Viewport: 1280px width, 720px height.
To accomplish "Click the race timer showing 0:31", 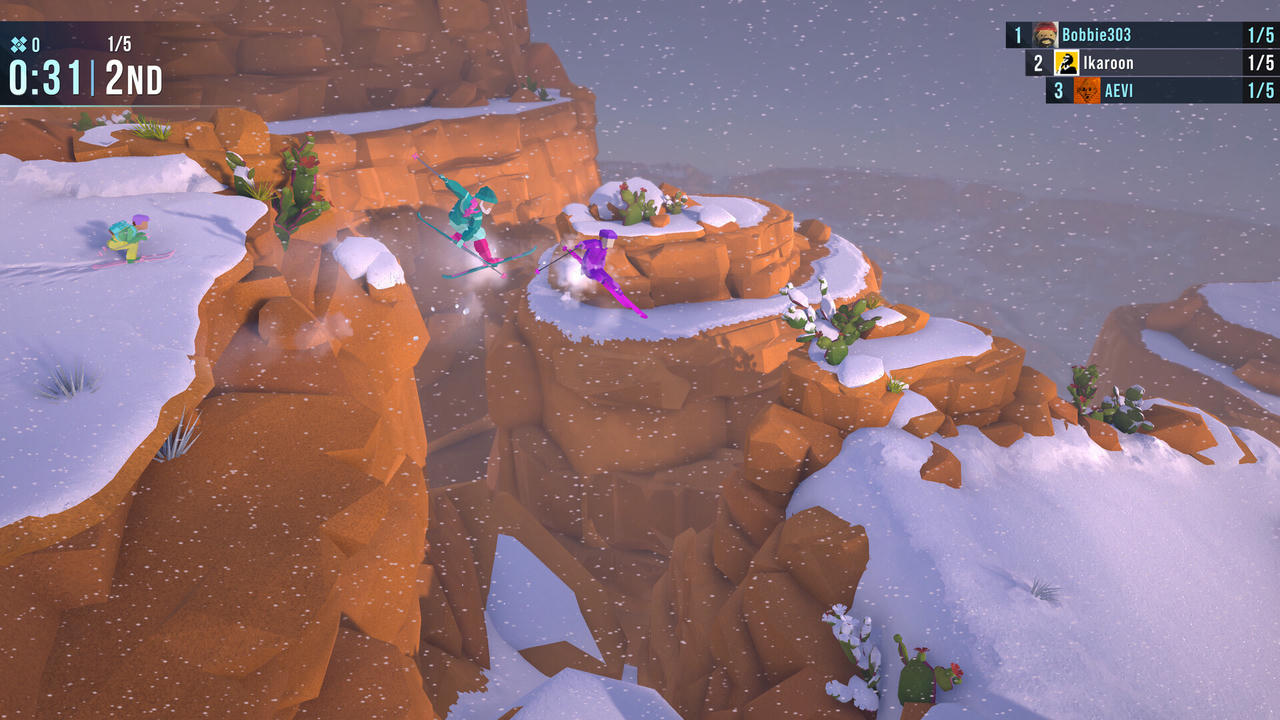I will click(x=44, y=76).
